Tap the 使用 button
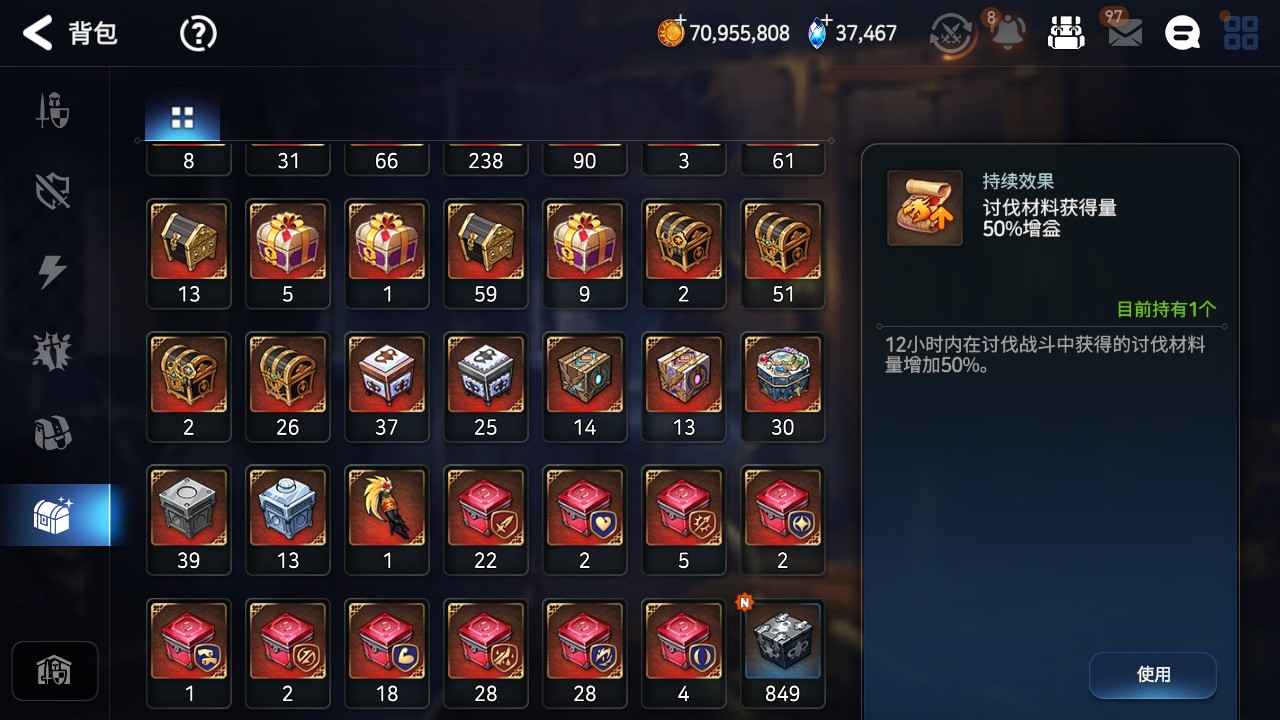Viewport: 1280px width, 720px height. 1152,675
